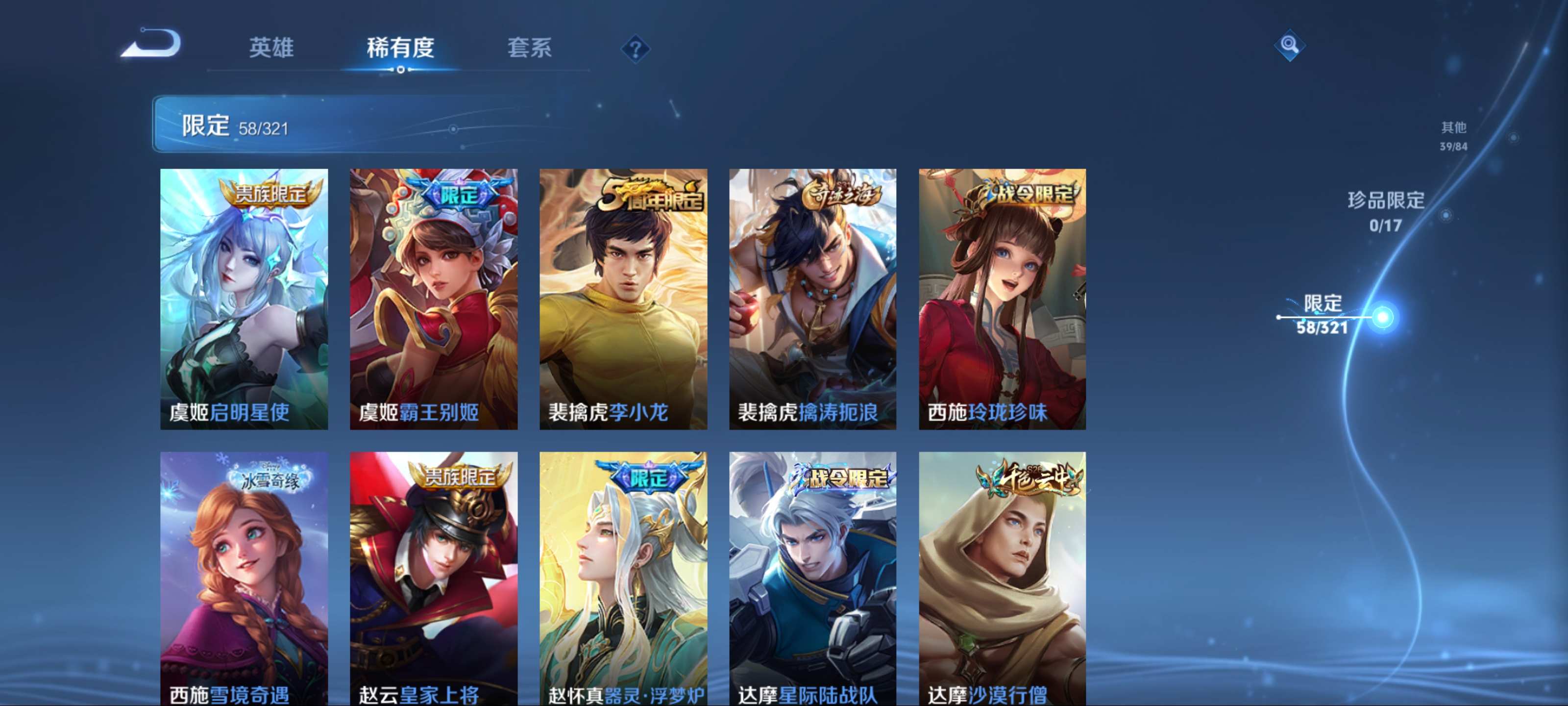Open the 达摩 沙漠行僧 skin card
The width and height of the screenshot is (1568, 706).
1002,579
